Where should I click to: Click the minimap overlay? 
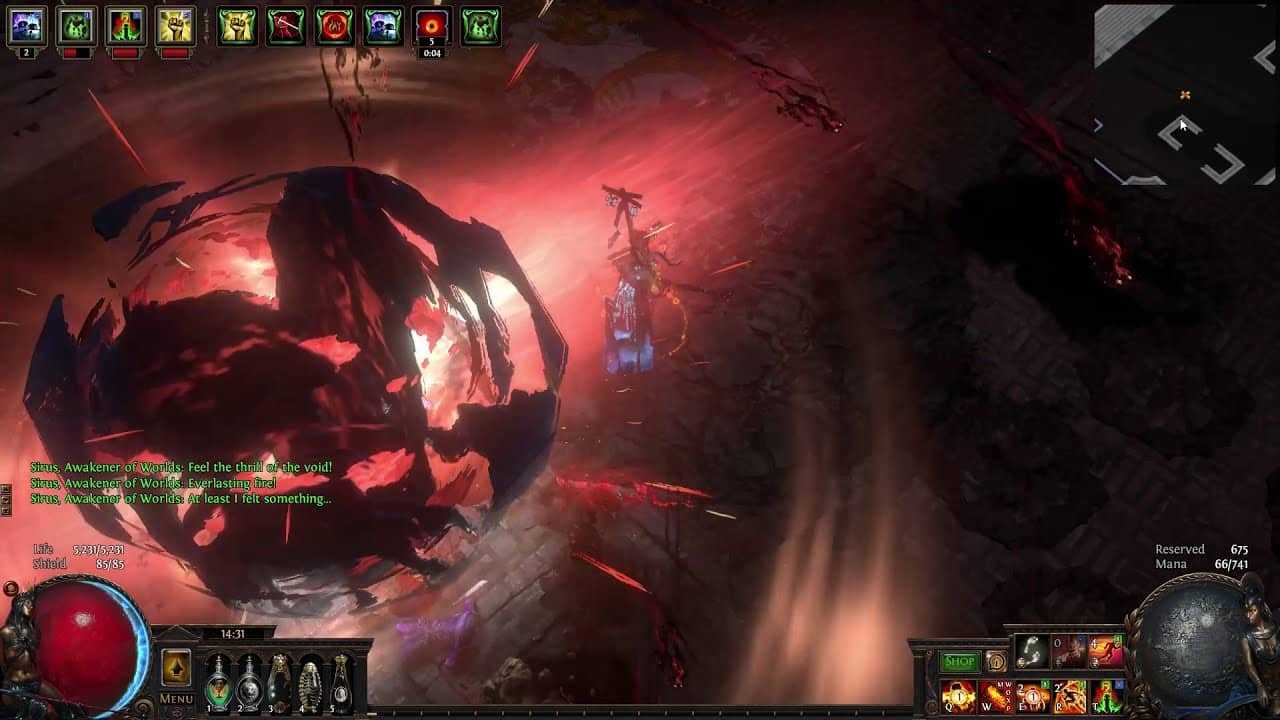(1185, 95)
